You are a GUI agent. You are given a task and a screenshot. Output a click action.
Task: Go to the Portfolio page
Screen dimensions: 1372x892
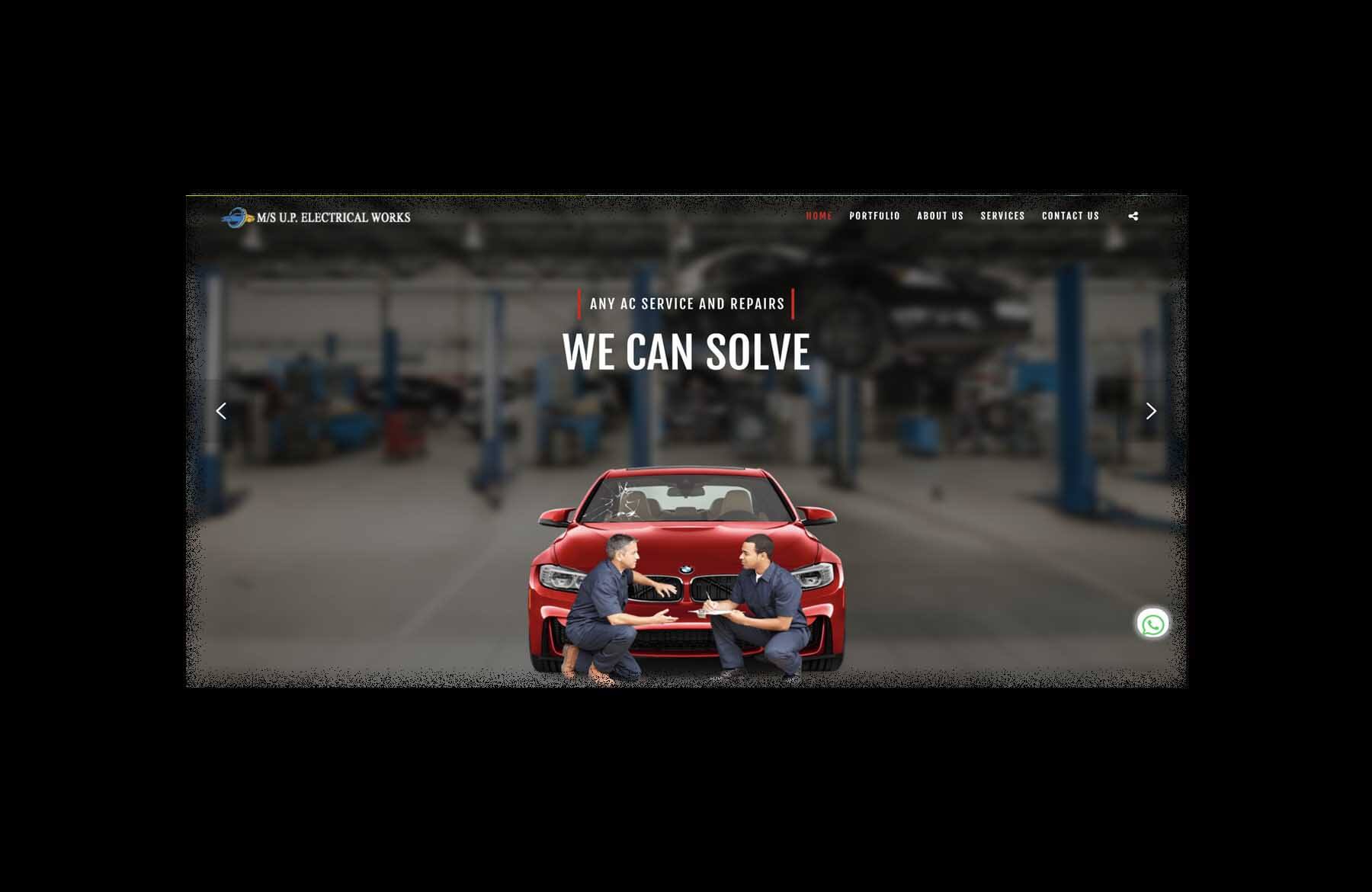[x=874, y=216]
